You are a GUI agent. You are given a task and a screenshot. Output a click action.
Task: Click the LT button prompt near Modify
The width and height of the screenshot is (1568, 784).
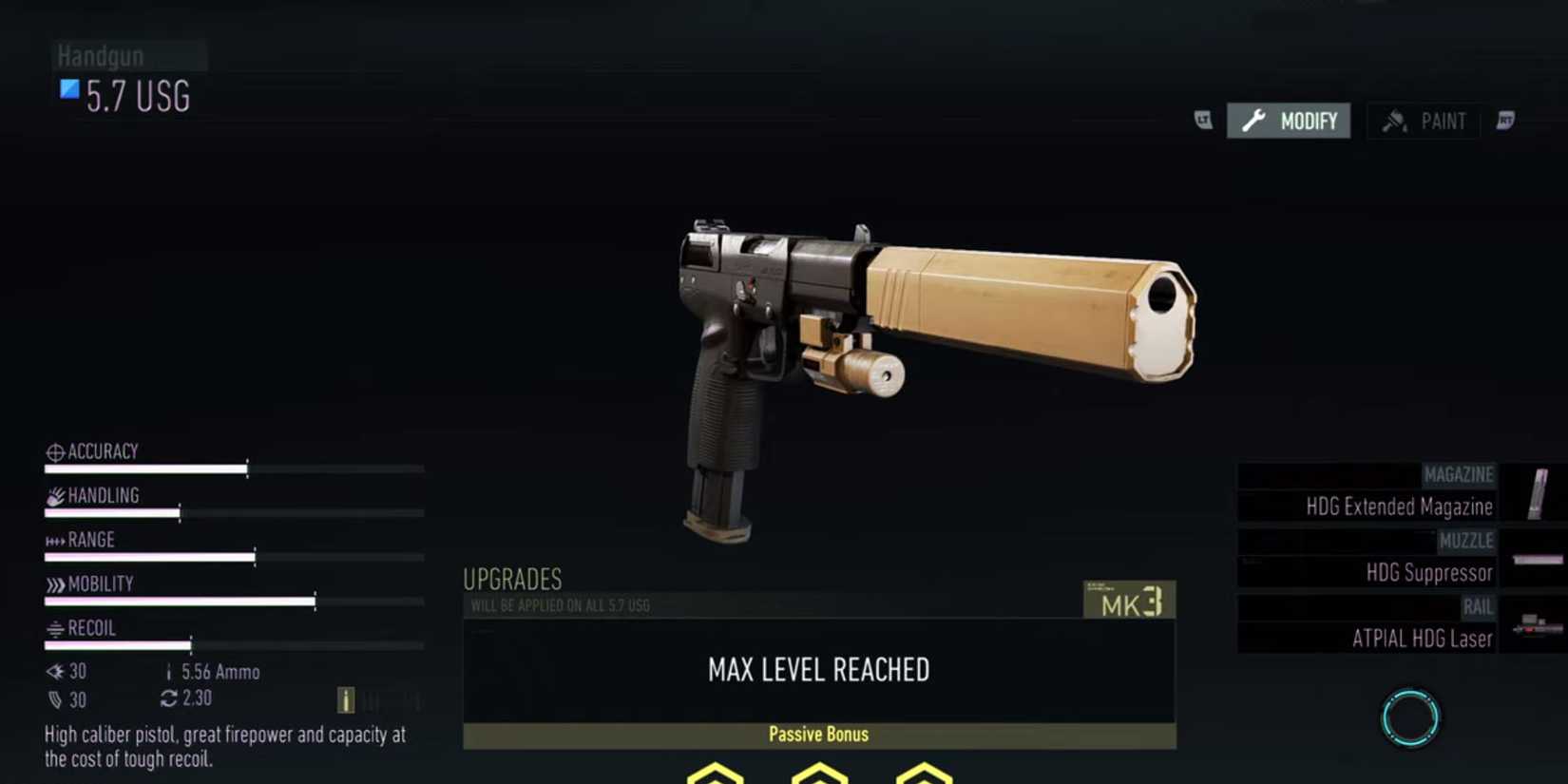(x=1202, y=122)
